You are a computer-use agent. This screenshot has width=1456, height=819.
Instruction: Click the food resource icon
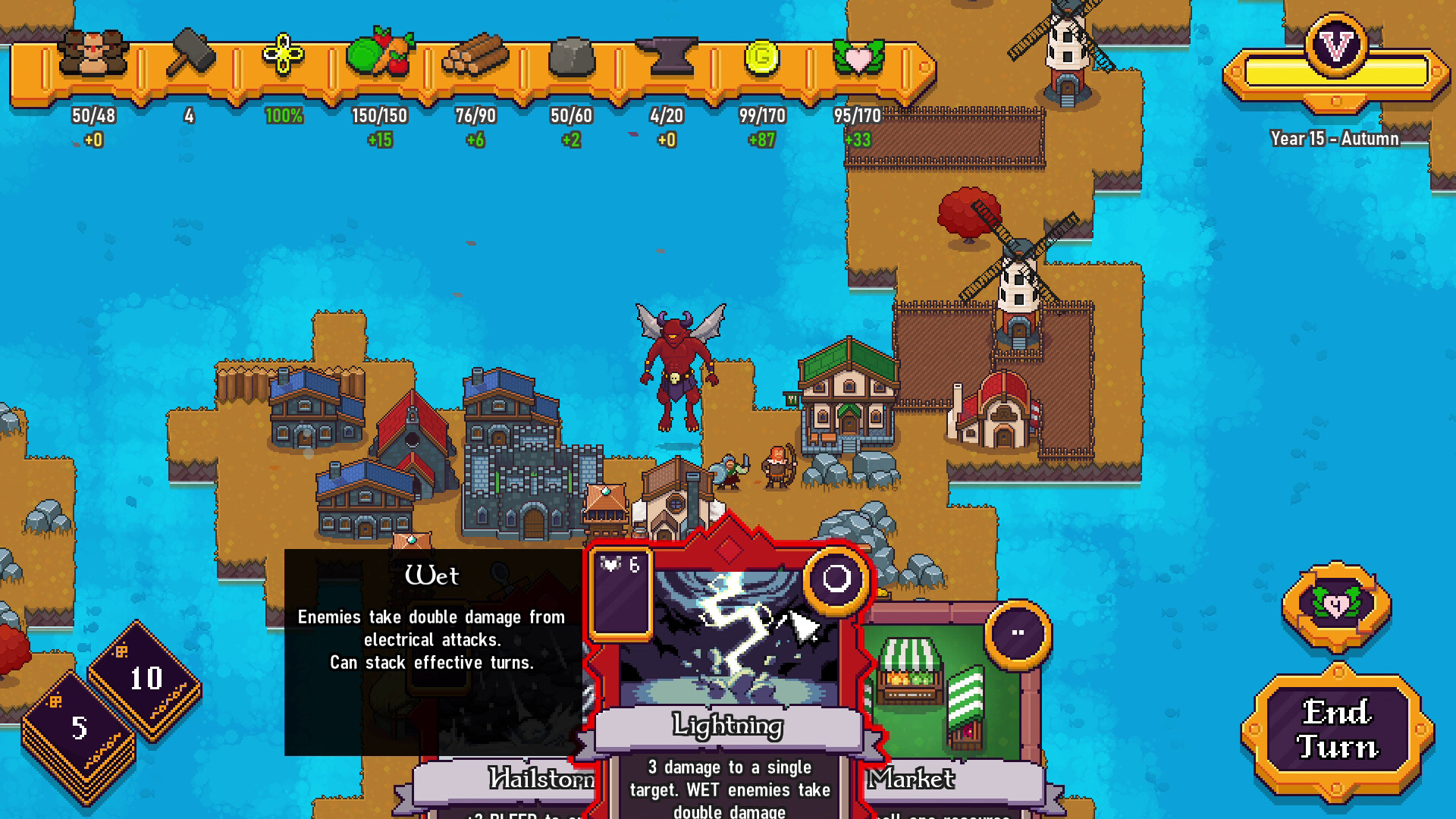379,53
